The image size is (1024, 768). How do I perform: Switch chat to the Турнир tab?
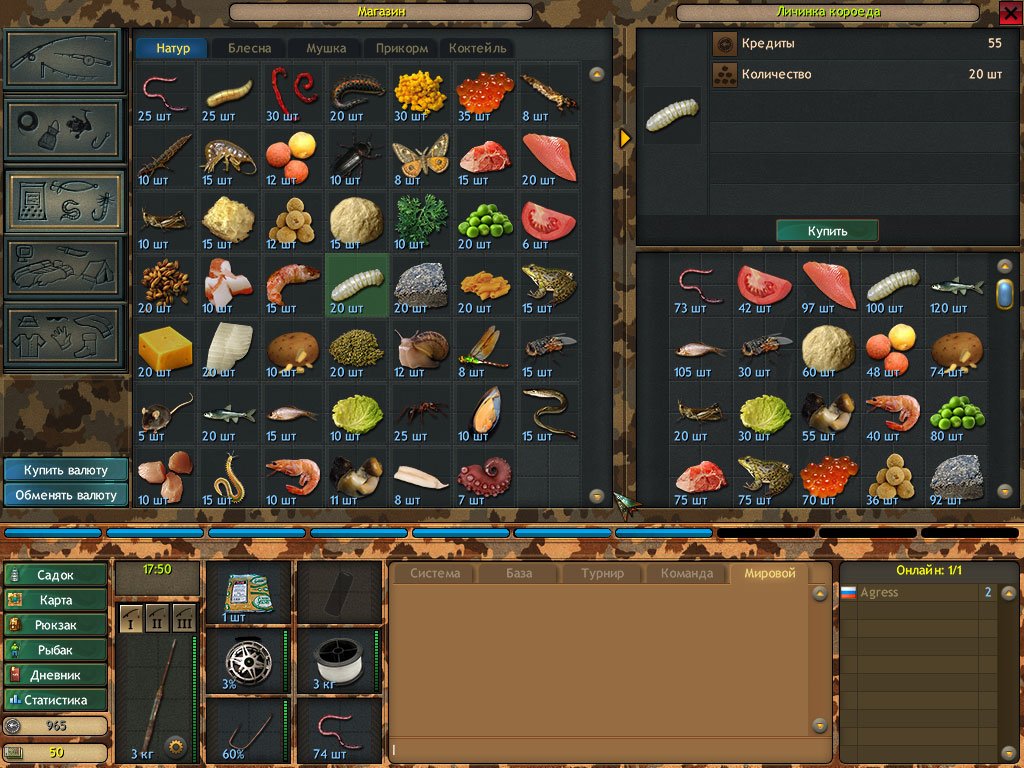602,573
